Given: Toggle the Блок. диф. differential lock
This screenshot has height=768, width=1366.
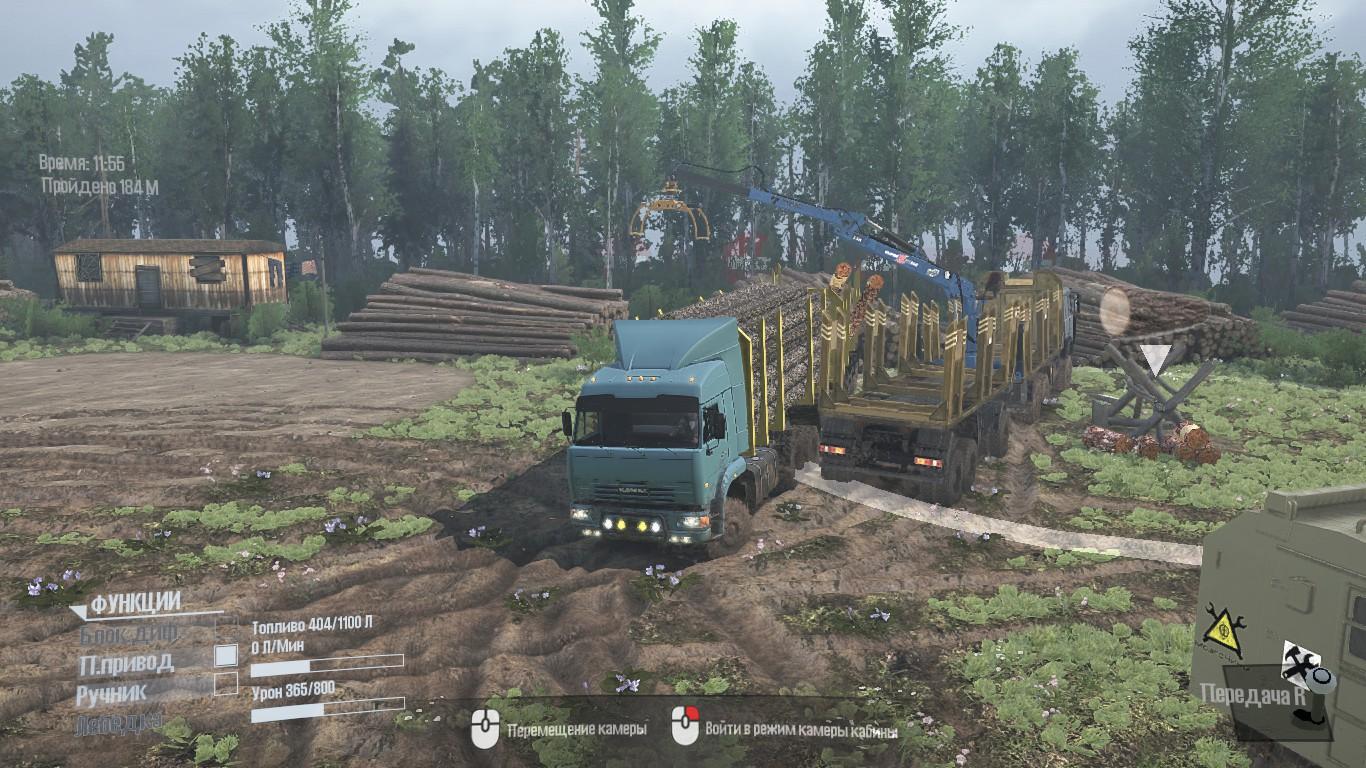Looking at the screenshot, I should [x=227, y=629].
